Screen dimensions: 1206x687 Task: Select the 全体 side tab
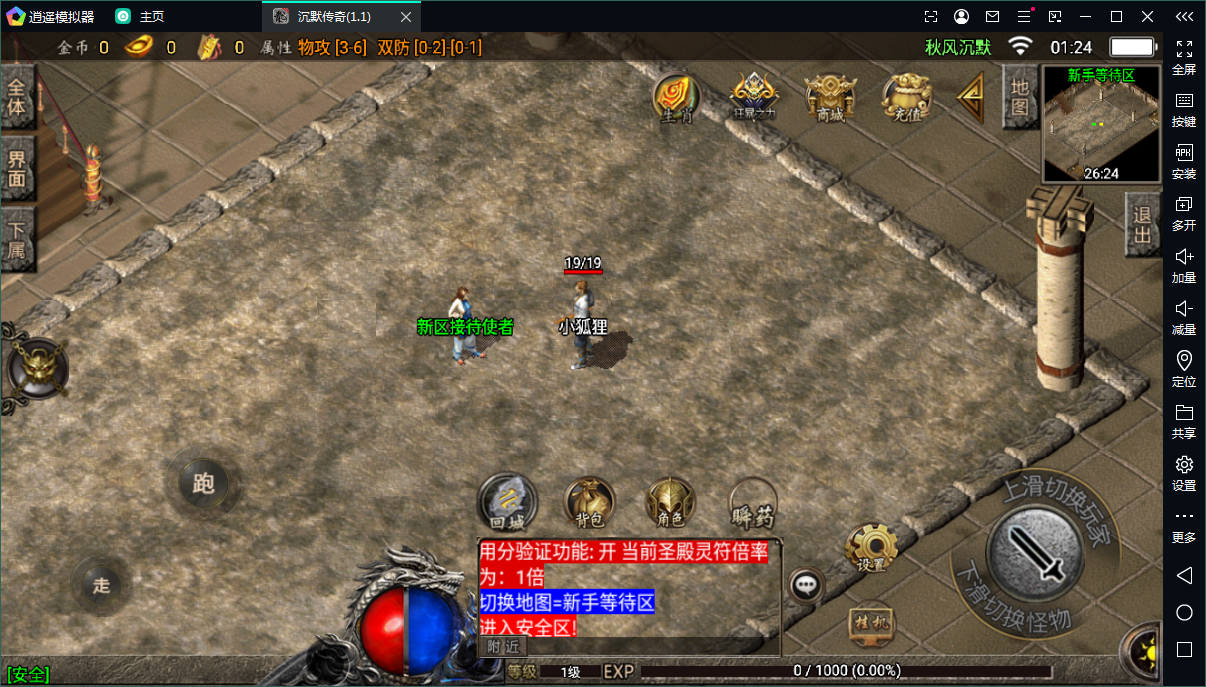18,98
